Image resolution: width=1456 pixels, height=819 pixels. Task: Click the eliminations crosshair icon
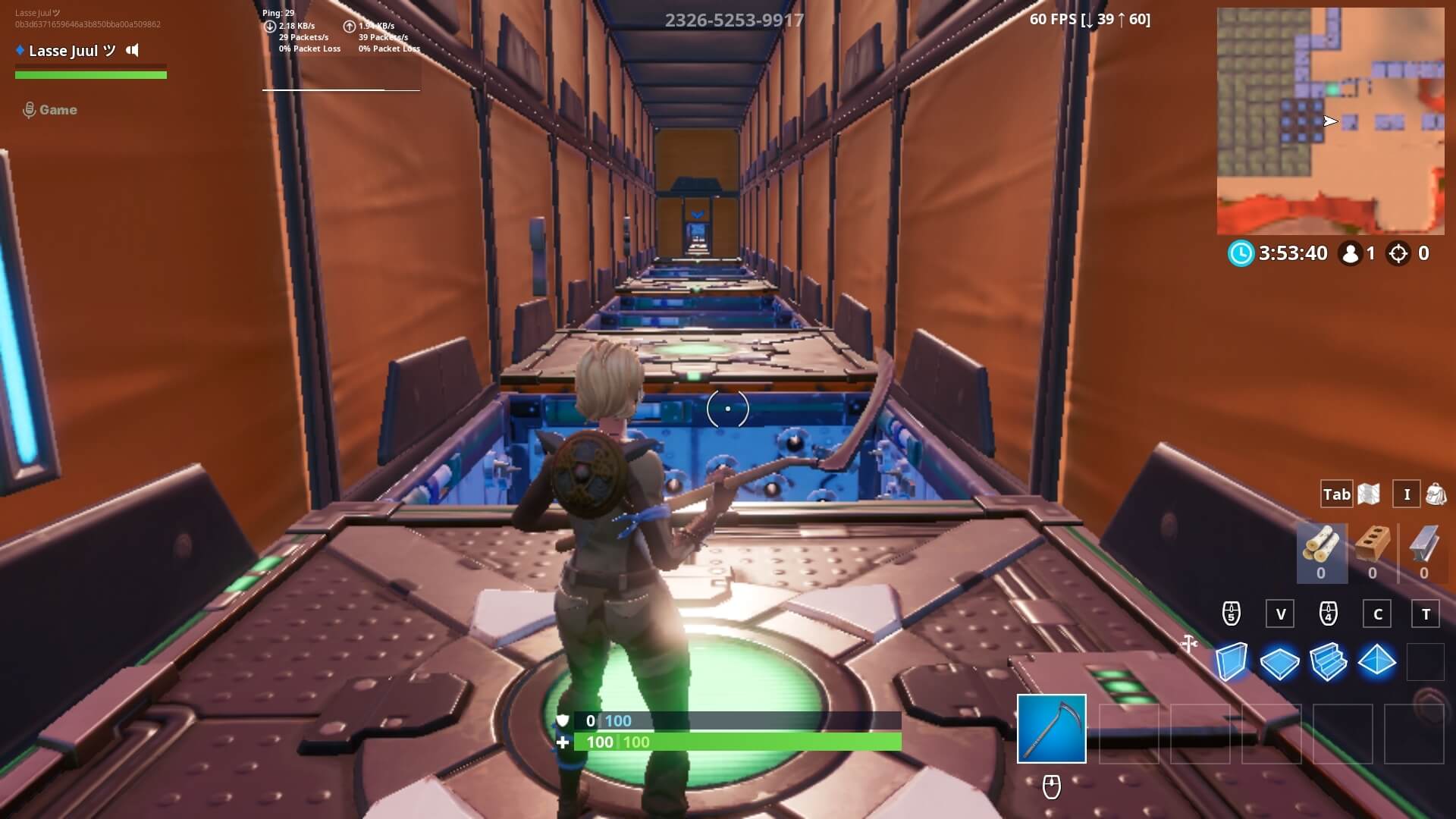1399,253
